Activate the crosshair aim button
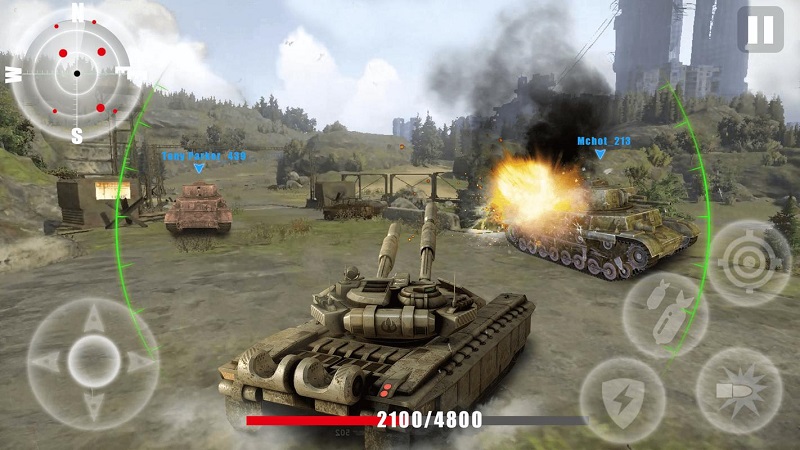Image resolution: width=800 pixels, height=450 pixels. click(x=749, y=263)
